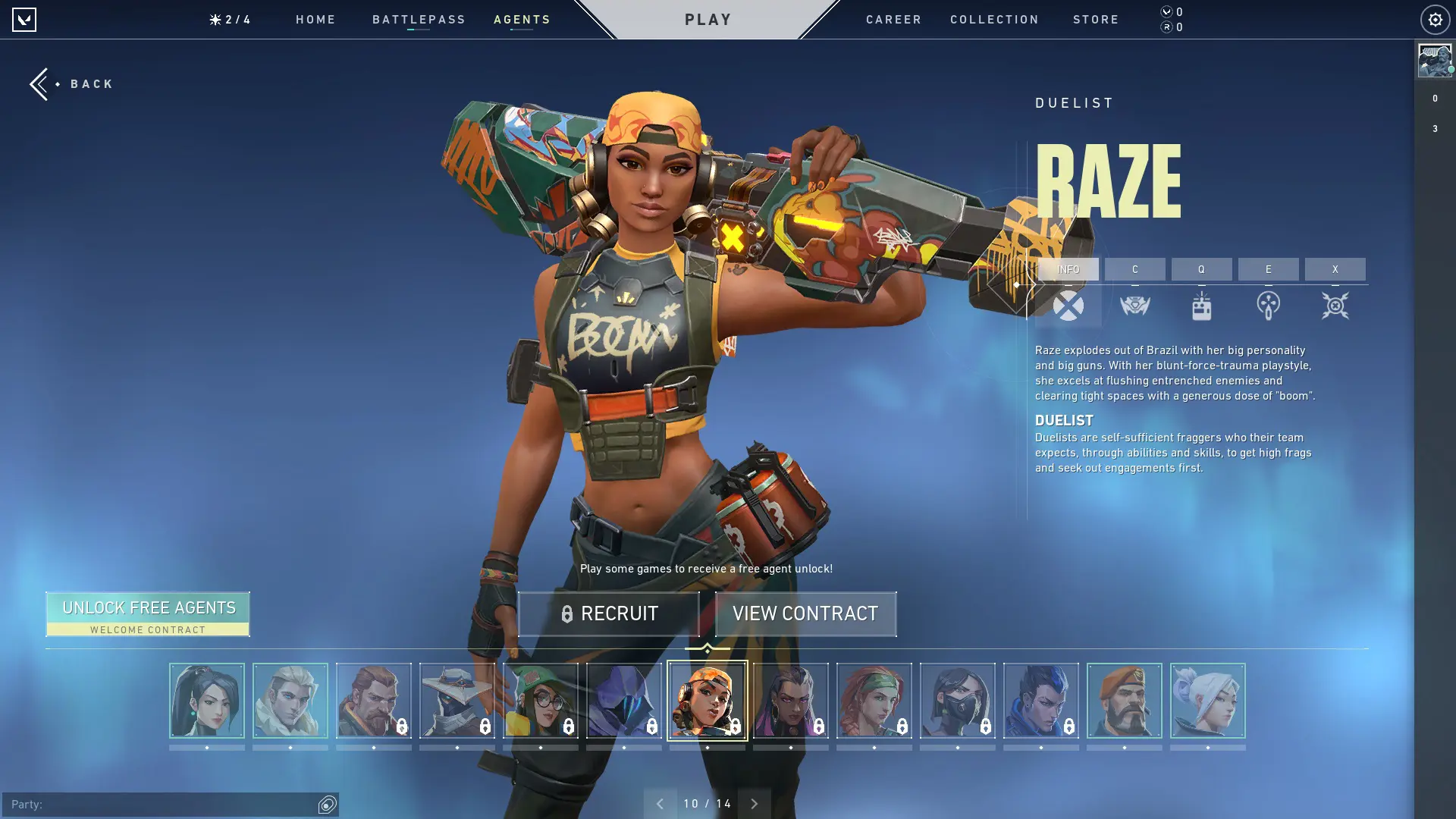The width and height of the screenshot is (1456, 819).
Task: Open the C ability tab
Action: [x=1135, y=269]
